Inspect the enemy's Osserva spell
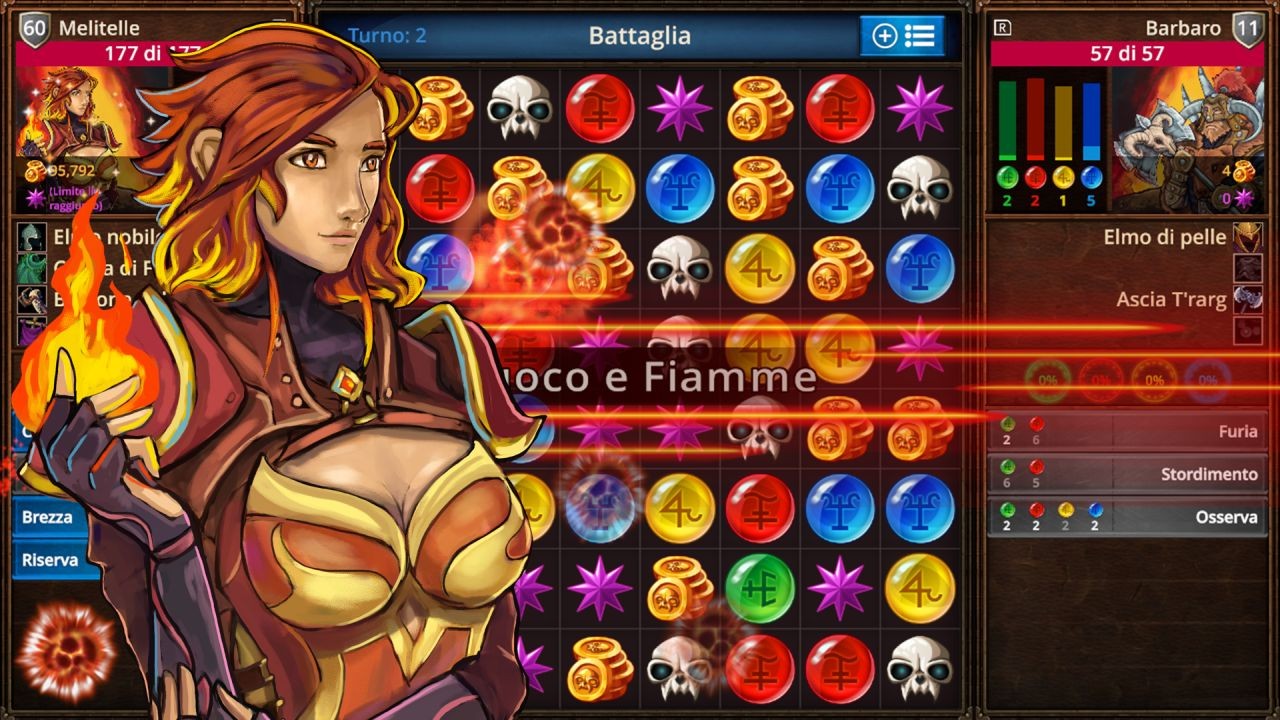1280x720 pixels. (x=1127, y=517)
